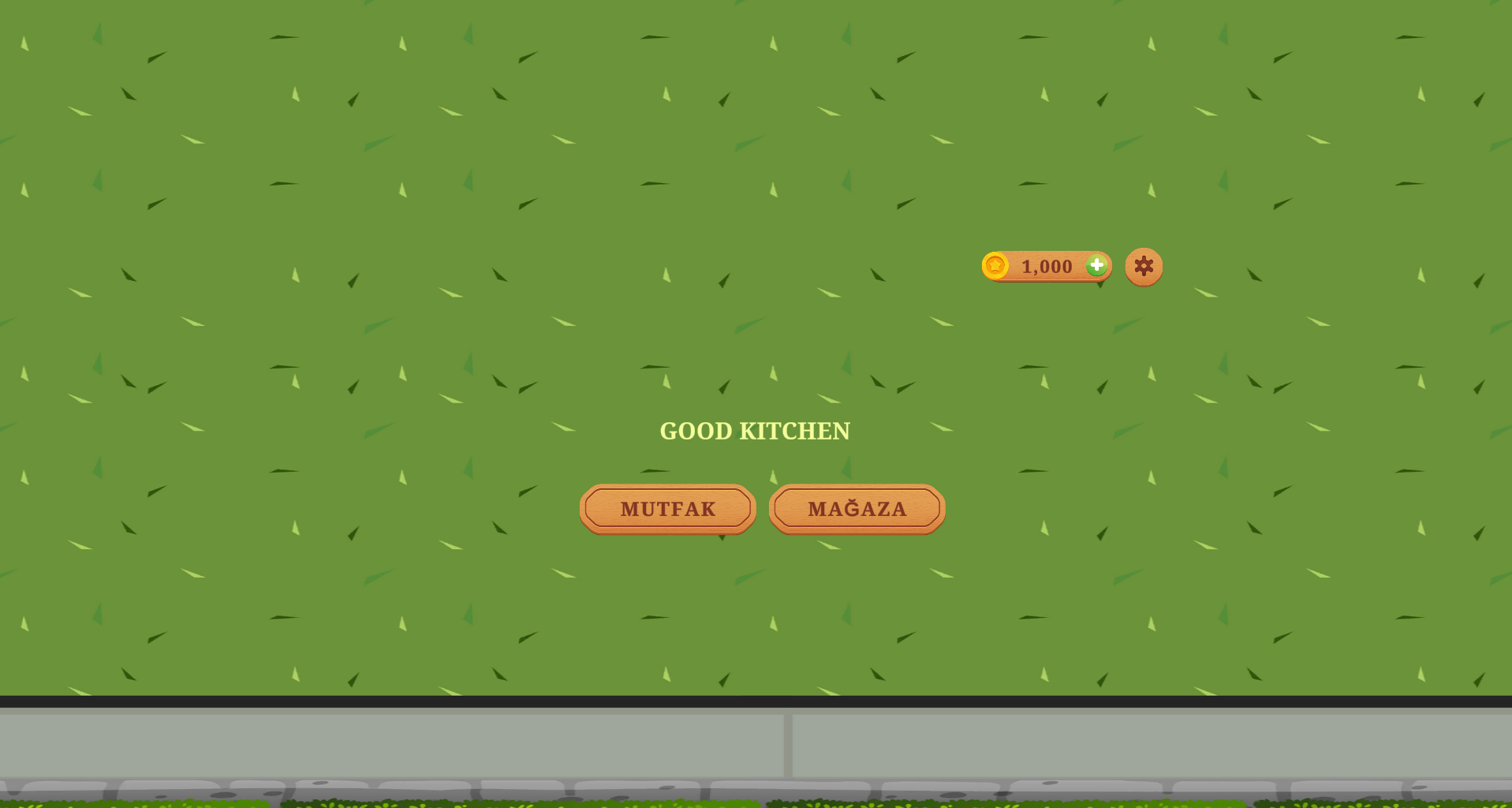Select the MAĞAZA wooden plank button

coord(857,509)
